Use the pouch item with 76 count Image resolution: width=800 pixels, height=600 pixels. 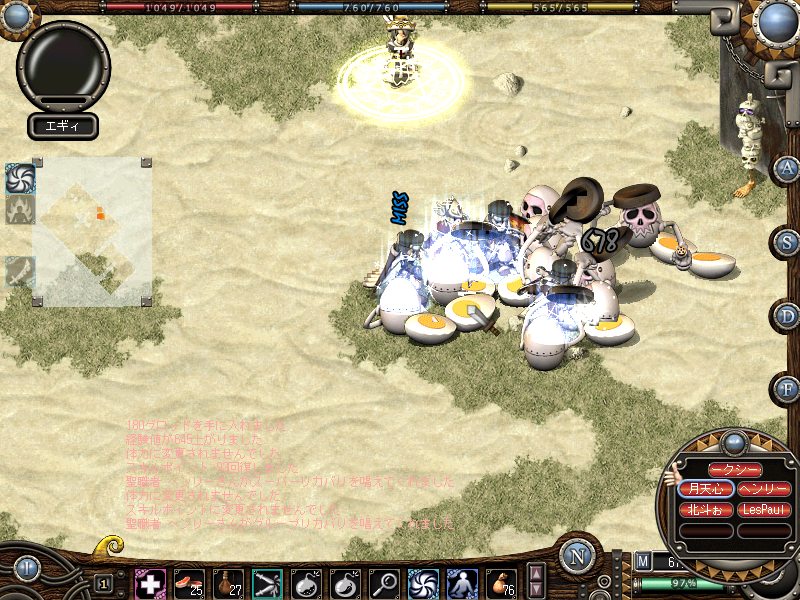(x=501, y=583)
